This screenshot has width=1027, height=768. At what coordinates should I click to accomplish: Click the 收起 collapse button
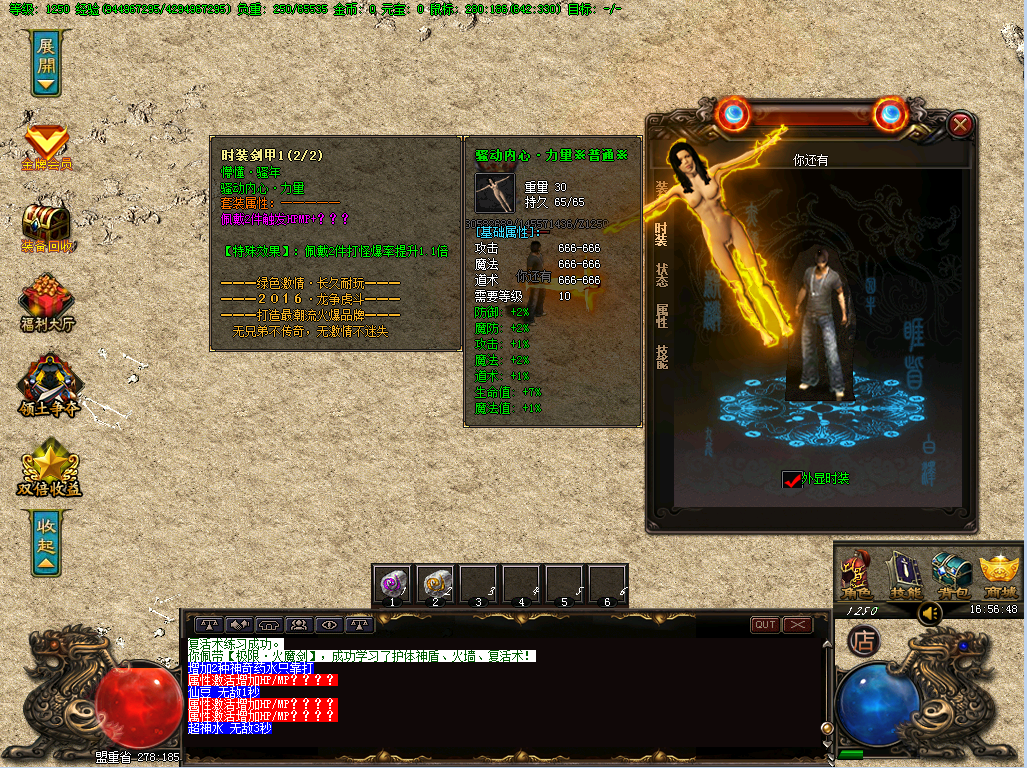coord(47,543)
